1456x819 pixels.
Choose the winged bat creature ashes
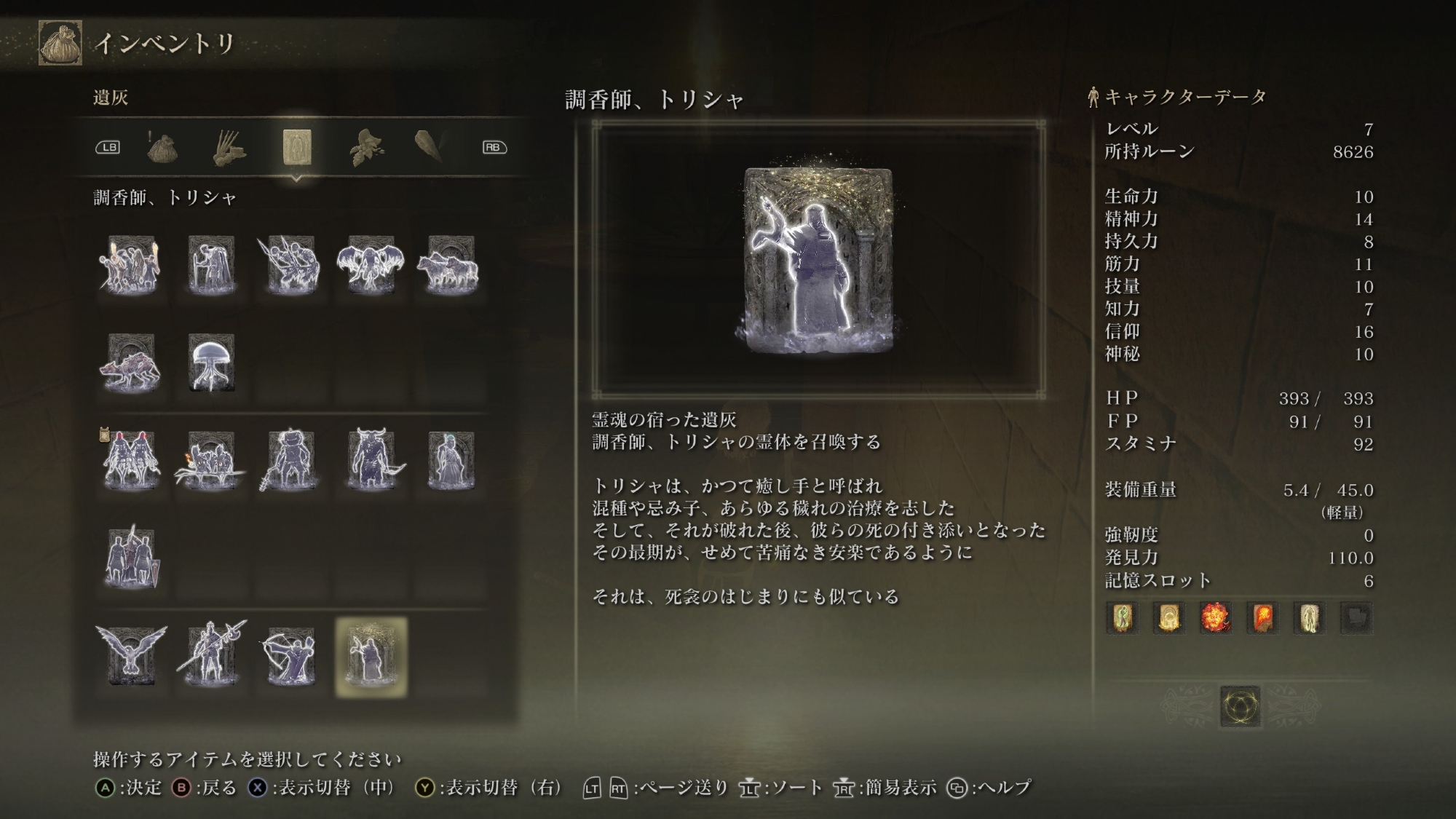point(371,266)
